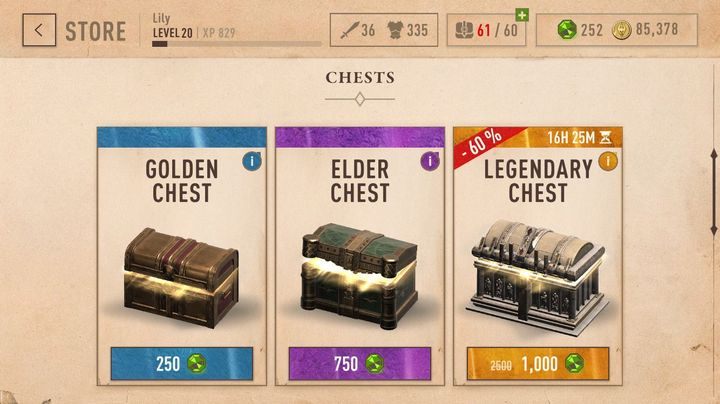This screenshot has width=720, height=404.
Task: Select the Golden Chest image
Action: 180,268
